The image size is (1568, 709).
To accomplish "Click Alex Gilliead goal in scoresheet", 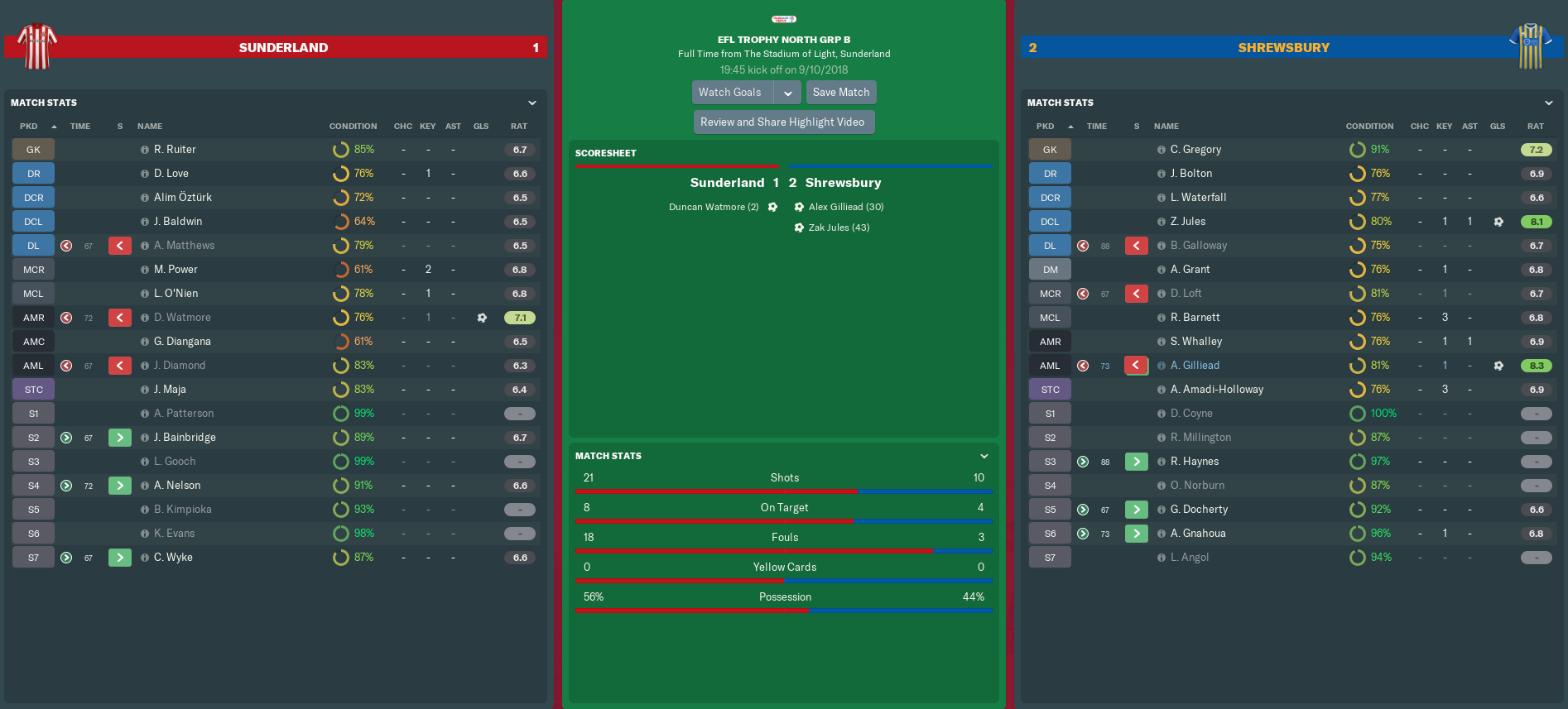I will pyautogui.click(x=845, y=207).
